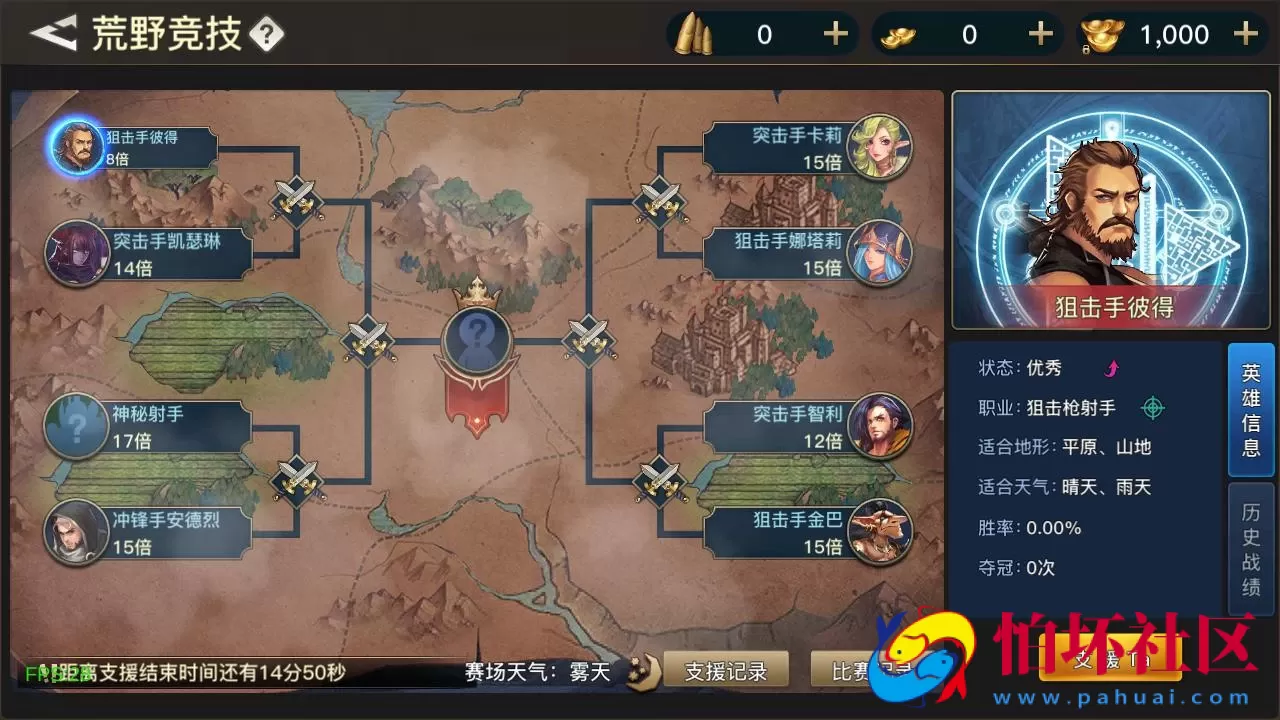Open the 支援记录 record button
1280x720 pixels.
point(728,671)
